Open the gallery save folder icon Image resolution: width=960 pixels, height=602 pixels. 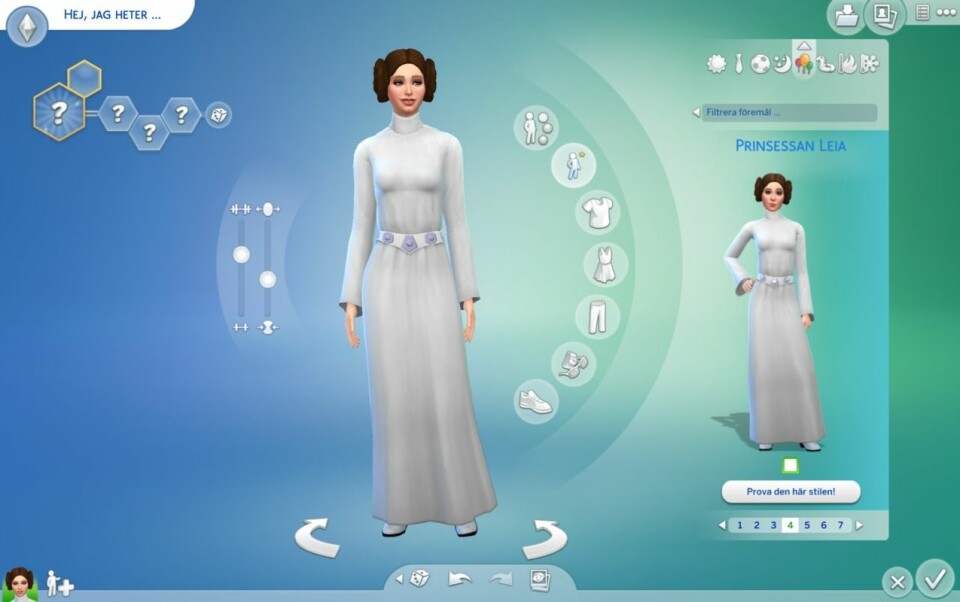pyautogui.click(x=844, y=15)
